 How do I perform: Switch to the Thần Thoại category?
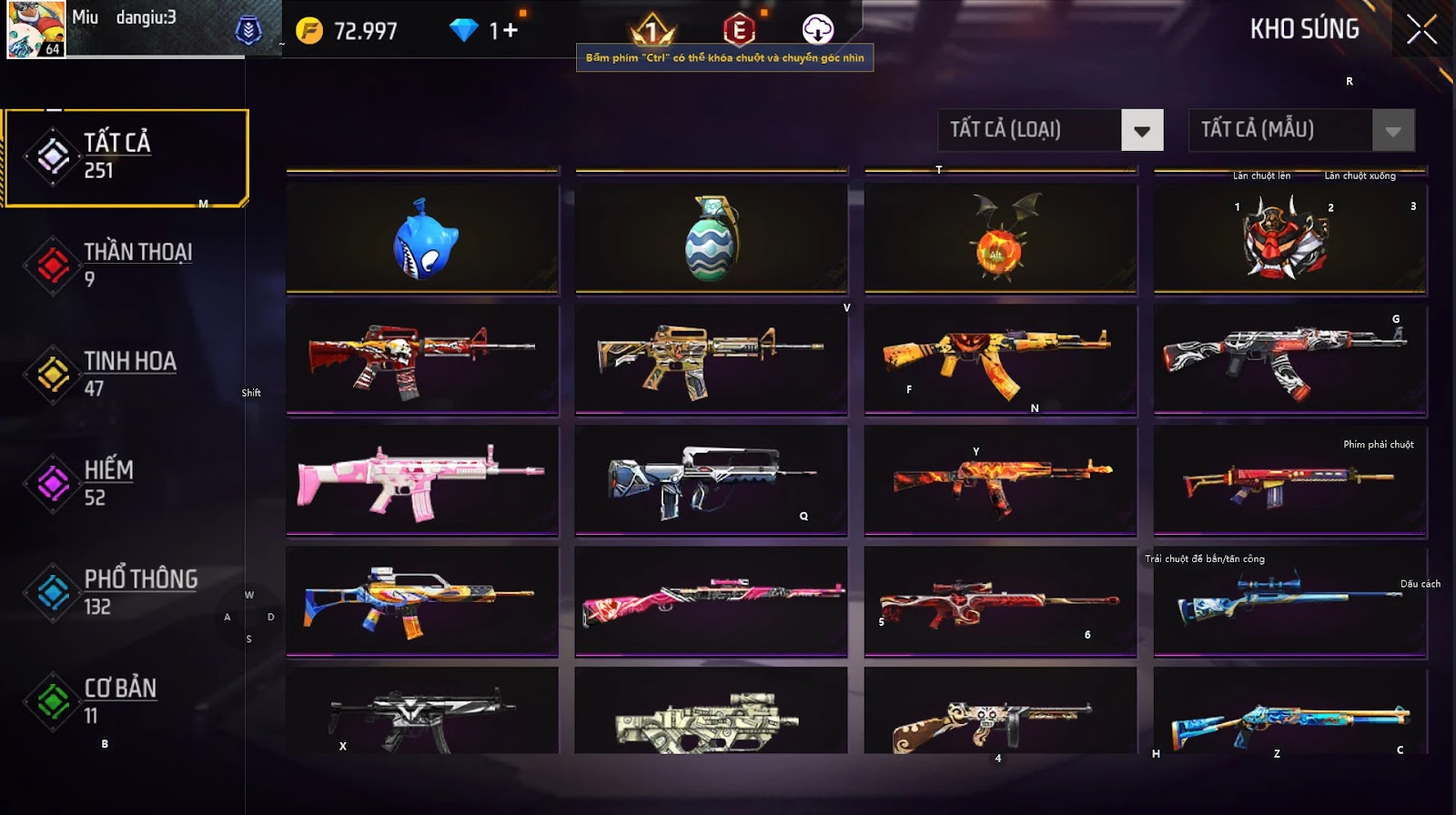(126, 265)
